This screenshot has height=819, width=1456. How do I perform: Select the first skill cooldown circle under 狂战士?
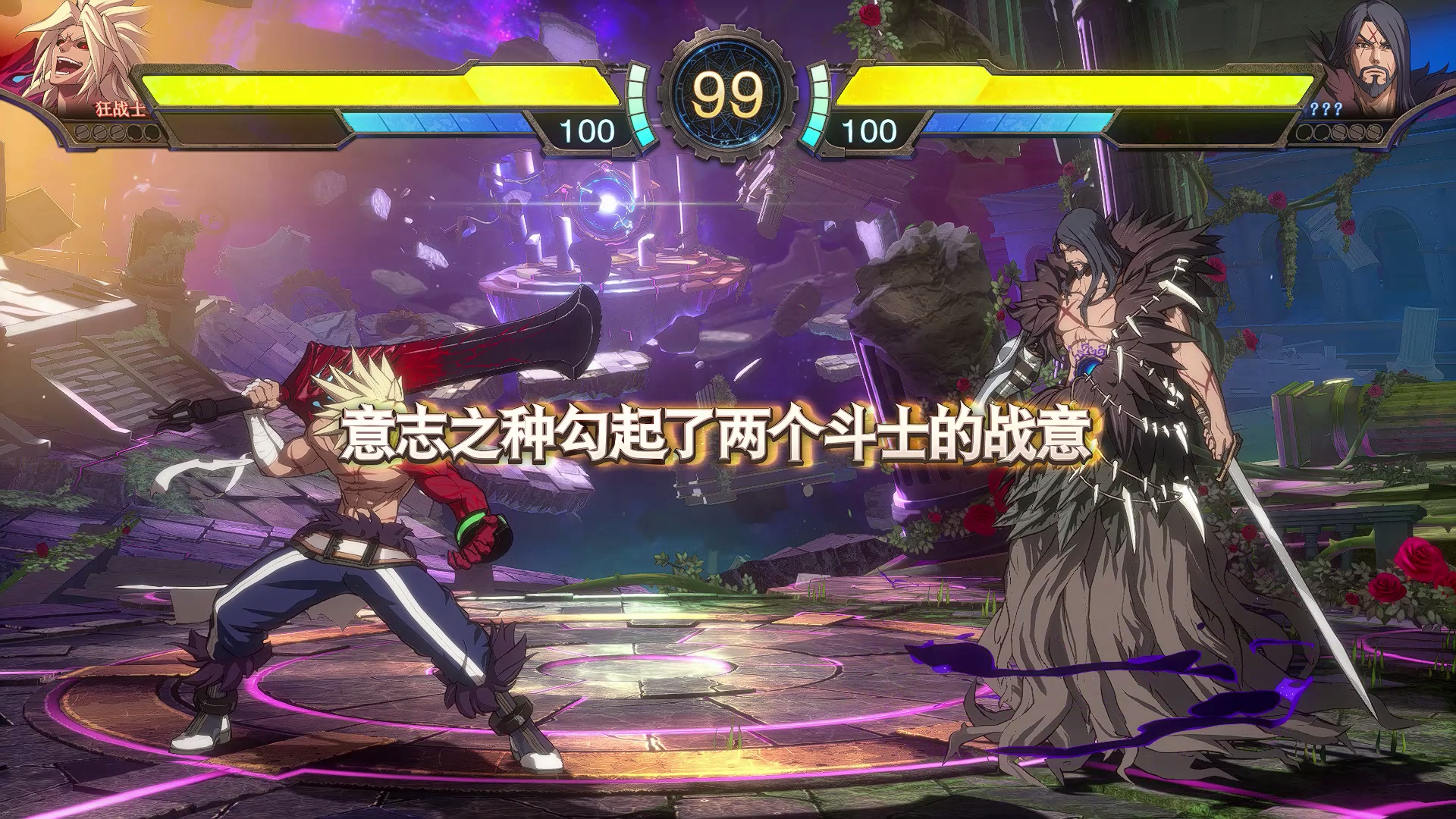83,133
